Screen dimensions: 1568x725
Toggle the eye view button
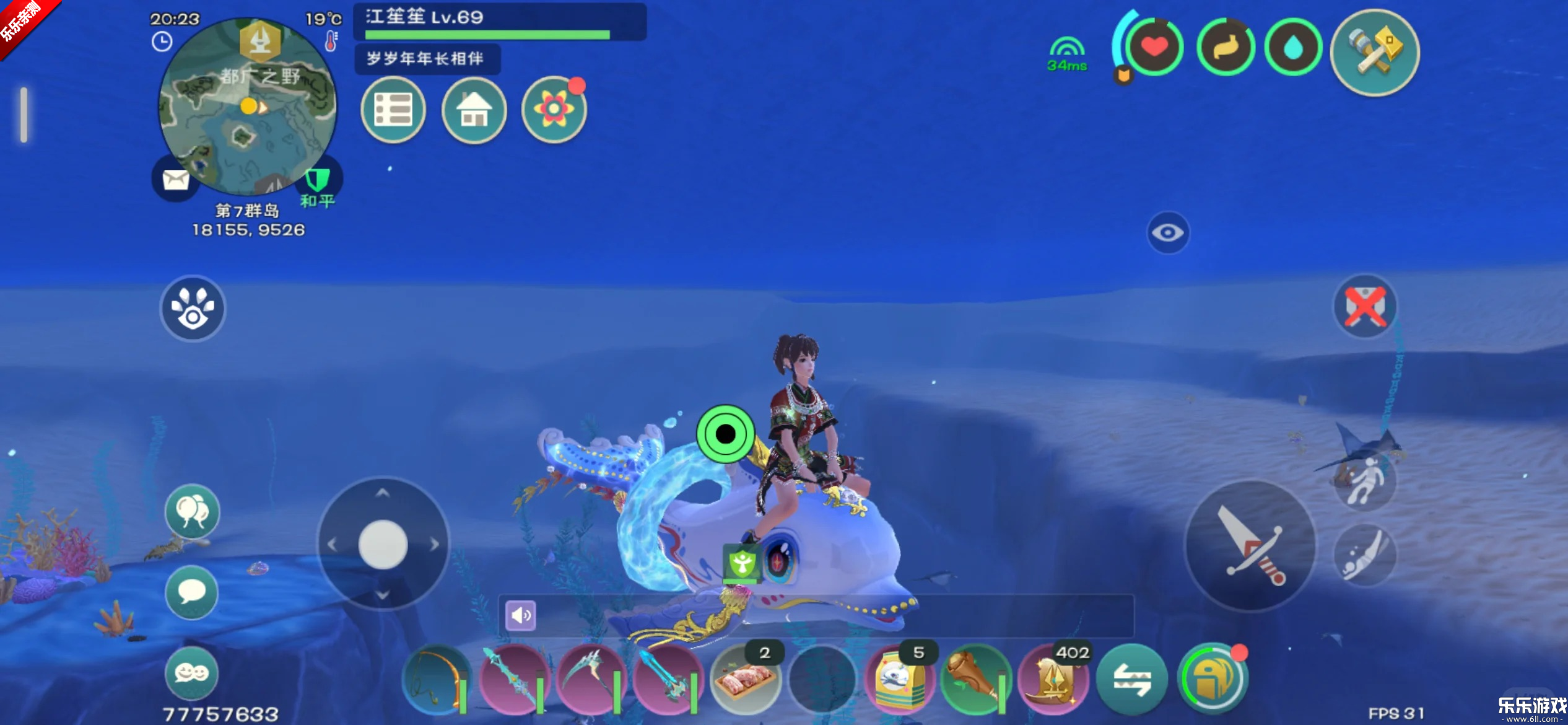(x=1167, y=233)
